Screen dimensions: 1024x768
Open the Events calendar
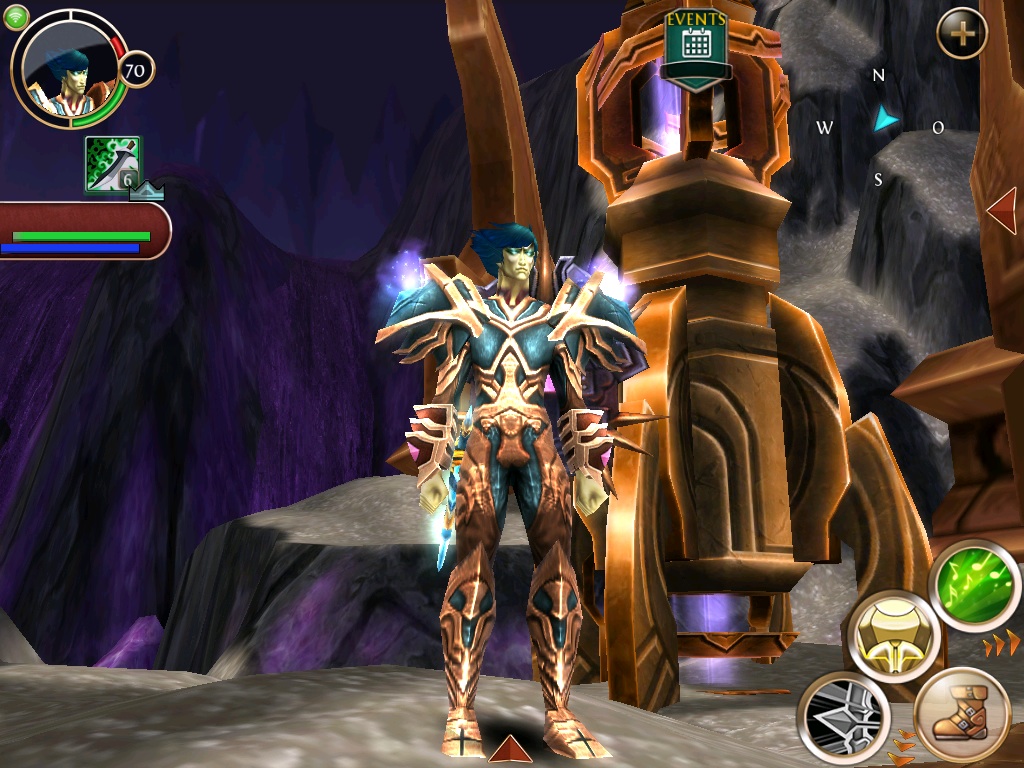[696, 48]
